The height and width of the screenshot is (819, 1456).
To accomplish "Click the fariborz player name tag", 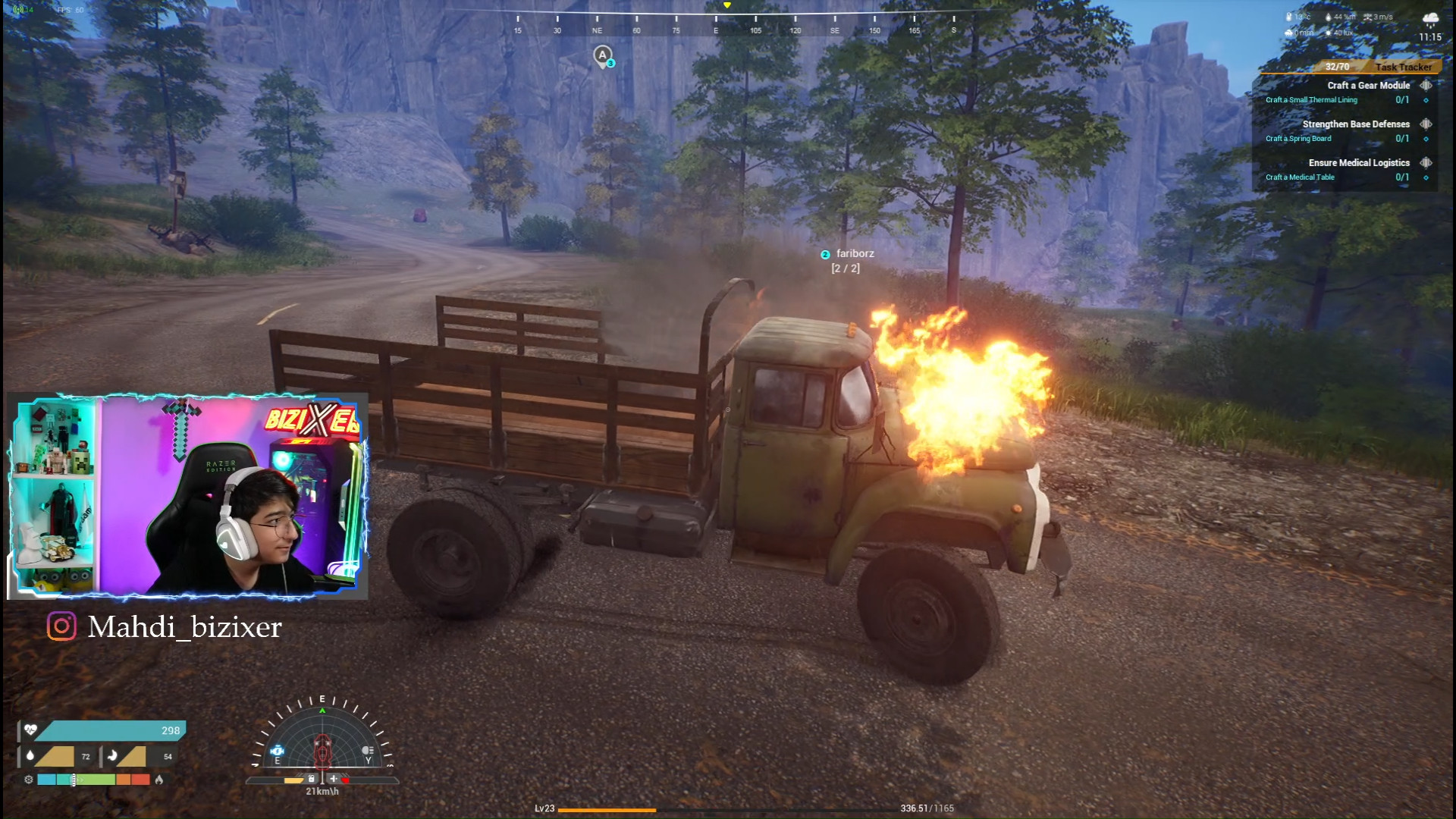I will click(855, 254).
